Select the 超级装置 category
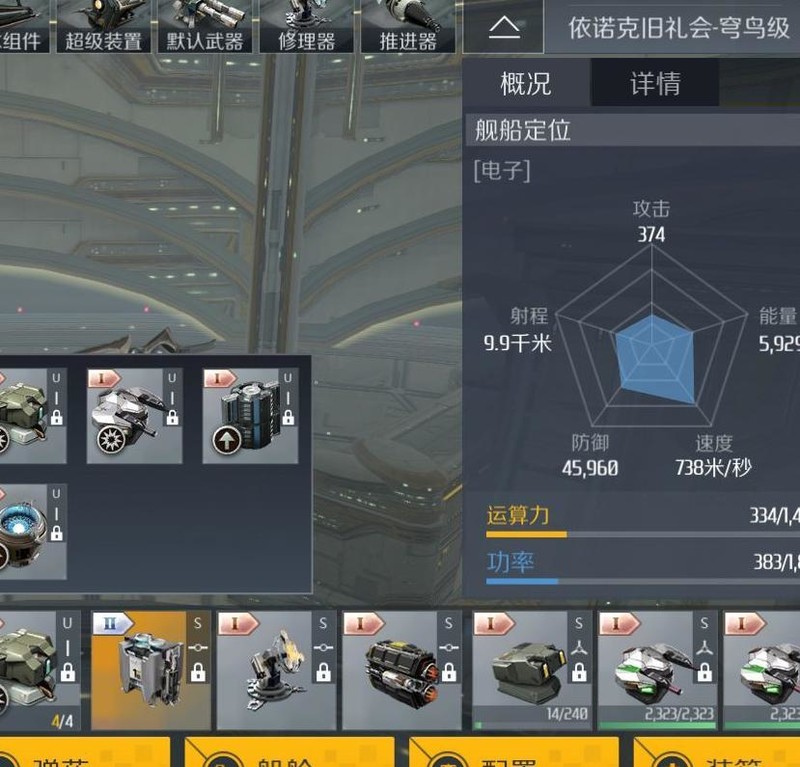Viewport: 800px width, 767px height. tap(103, 27)
